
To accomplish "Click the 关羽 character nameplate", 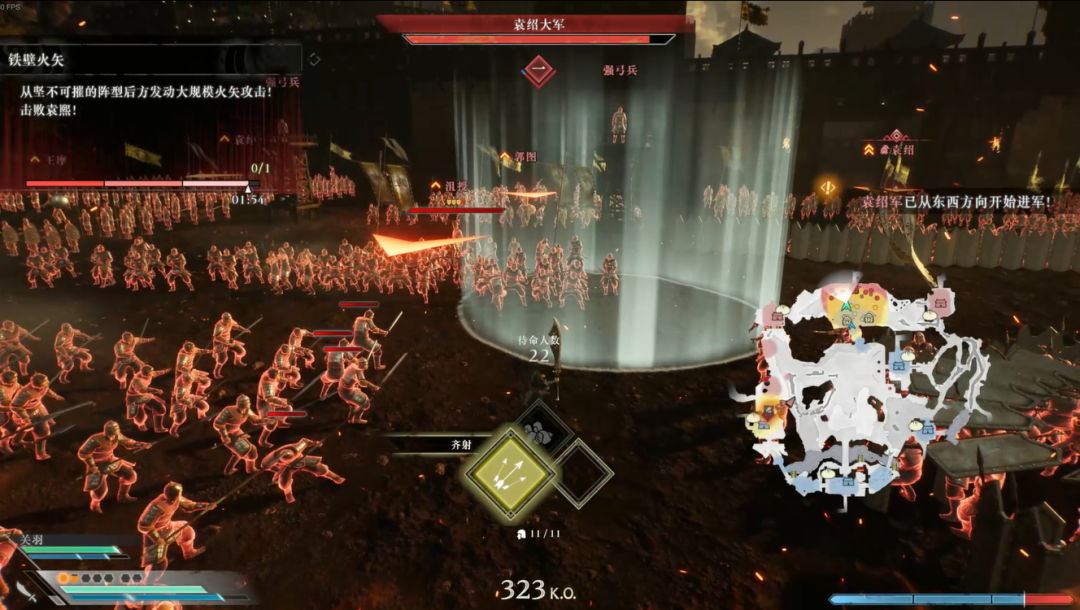I will coord(35,541).
